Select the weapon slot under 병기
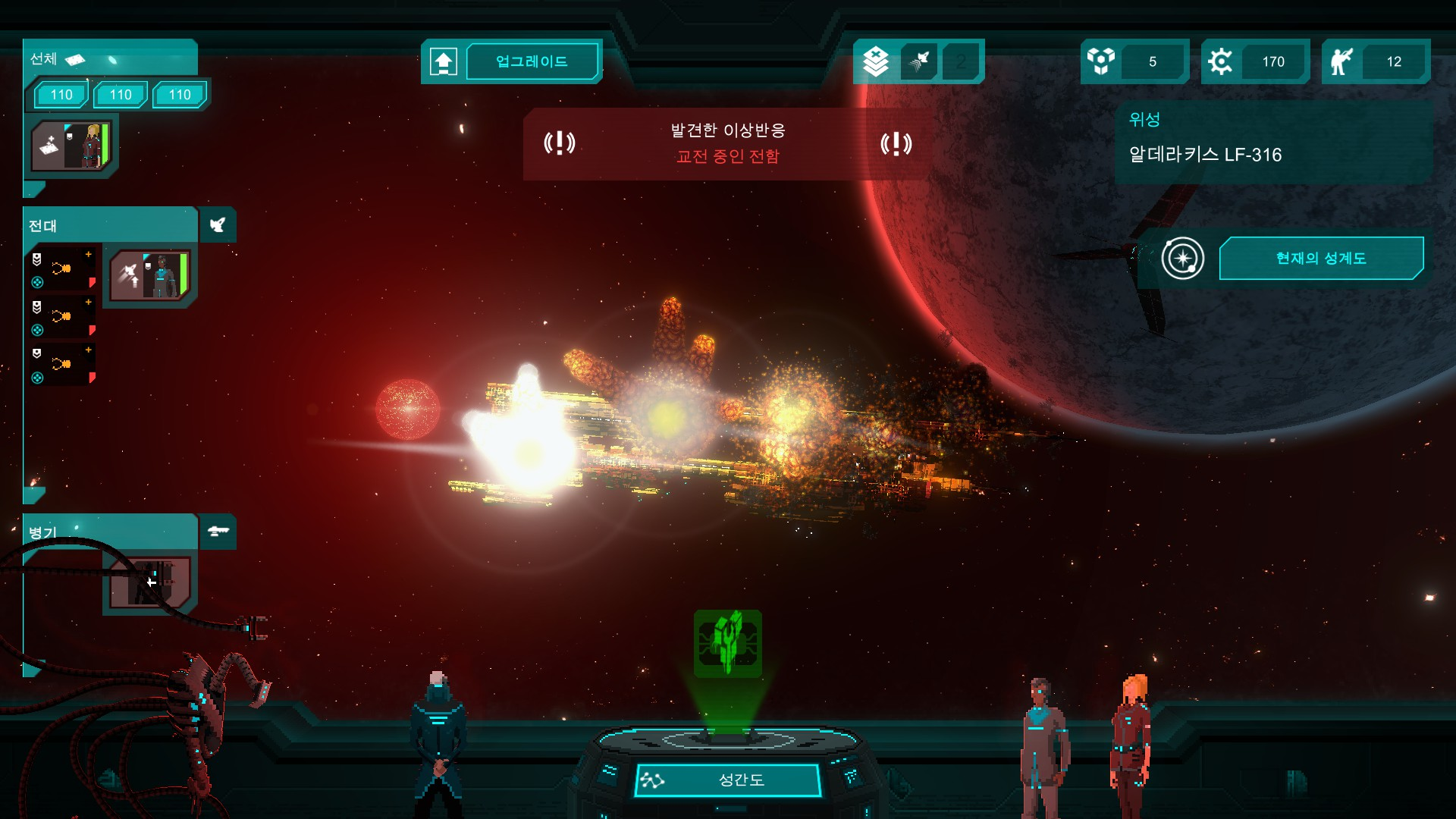Image resolution: width=1456 pixels, height=819 pixels. pos(150,582)
